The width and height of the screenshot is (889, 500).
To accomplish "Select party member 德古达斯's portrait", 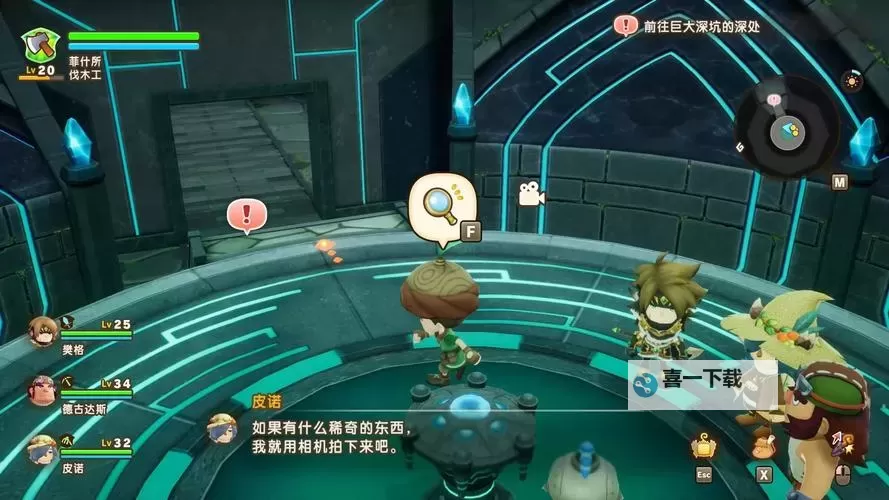I will click(42, 389).
